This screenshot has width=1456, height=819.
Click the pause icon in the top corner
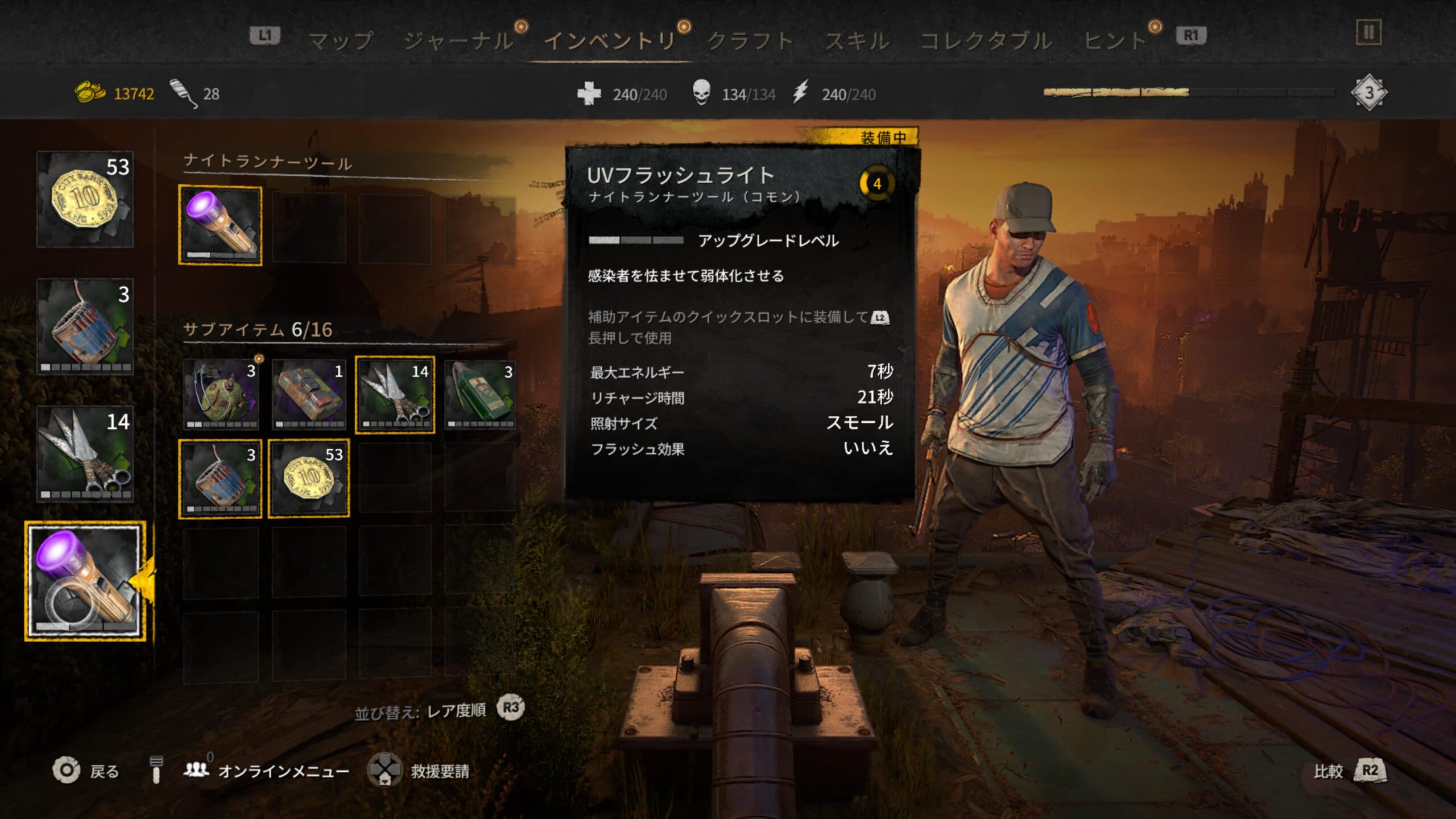coord(1368,33)
